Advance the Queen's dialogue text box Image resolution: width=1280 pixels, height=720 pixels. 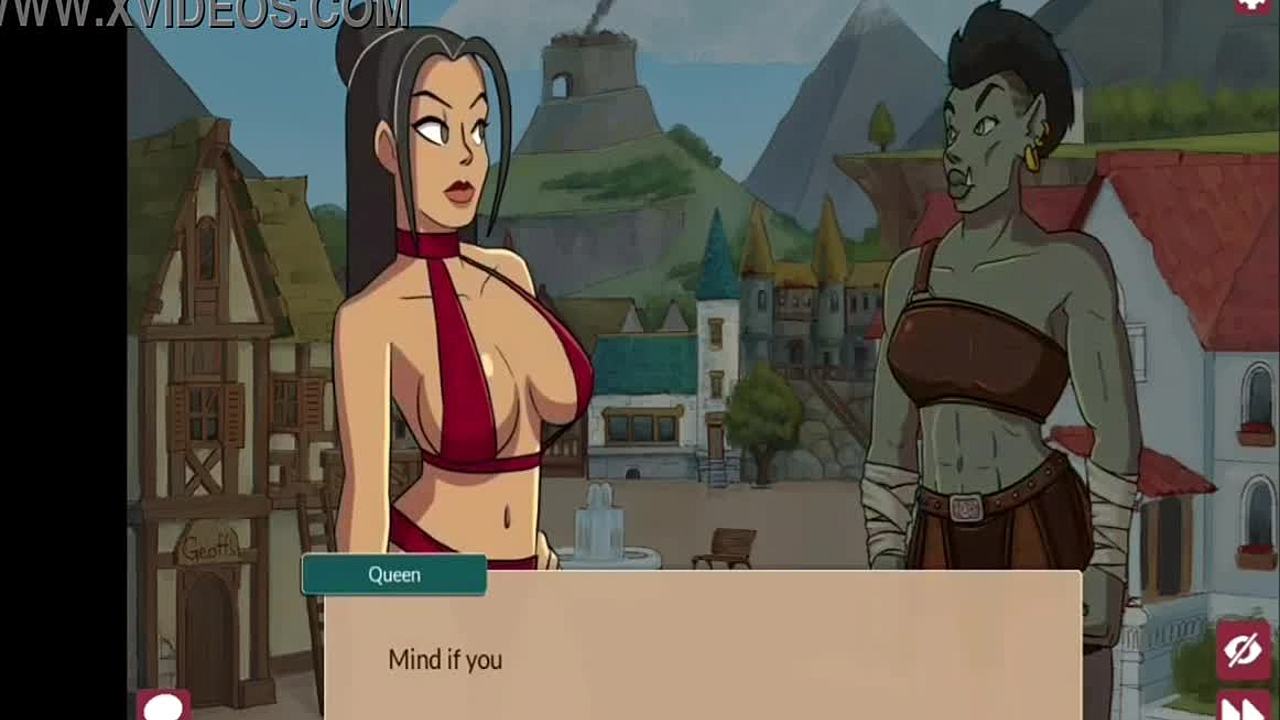pos(702,645)
